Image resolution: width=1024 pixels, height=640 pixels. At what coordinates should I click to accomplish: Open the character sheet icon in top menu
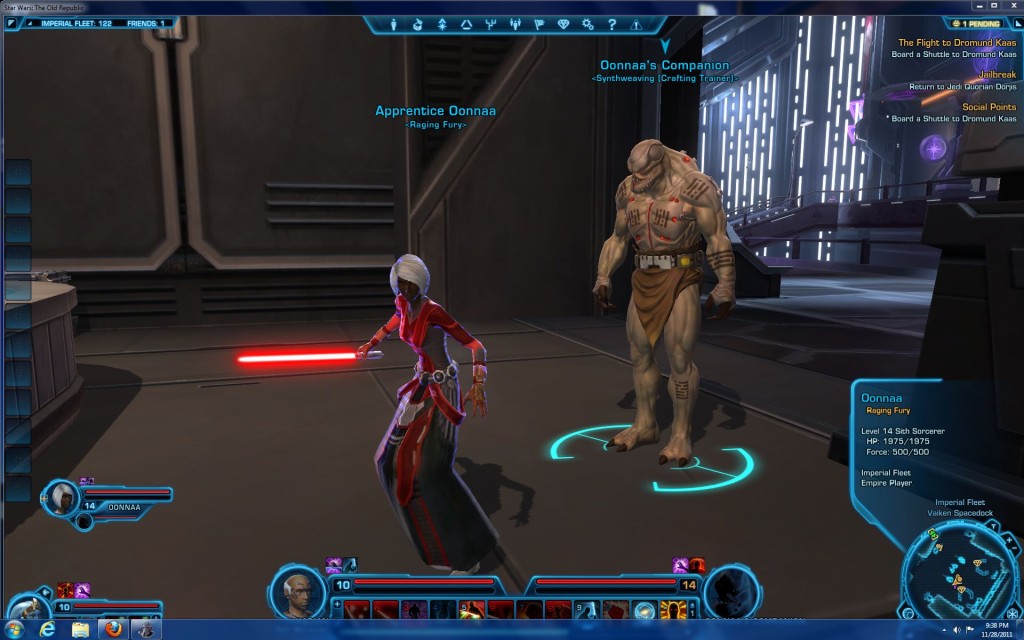pos(393,24)
